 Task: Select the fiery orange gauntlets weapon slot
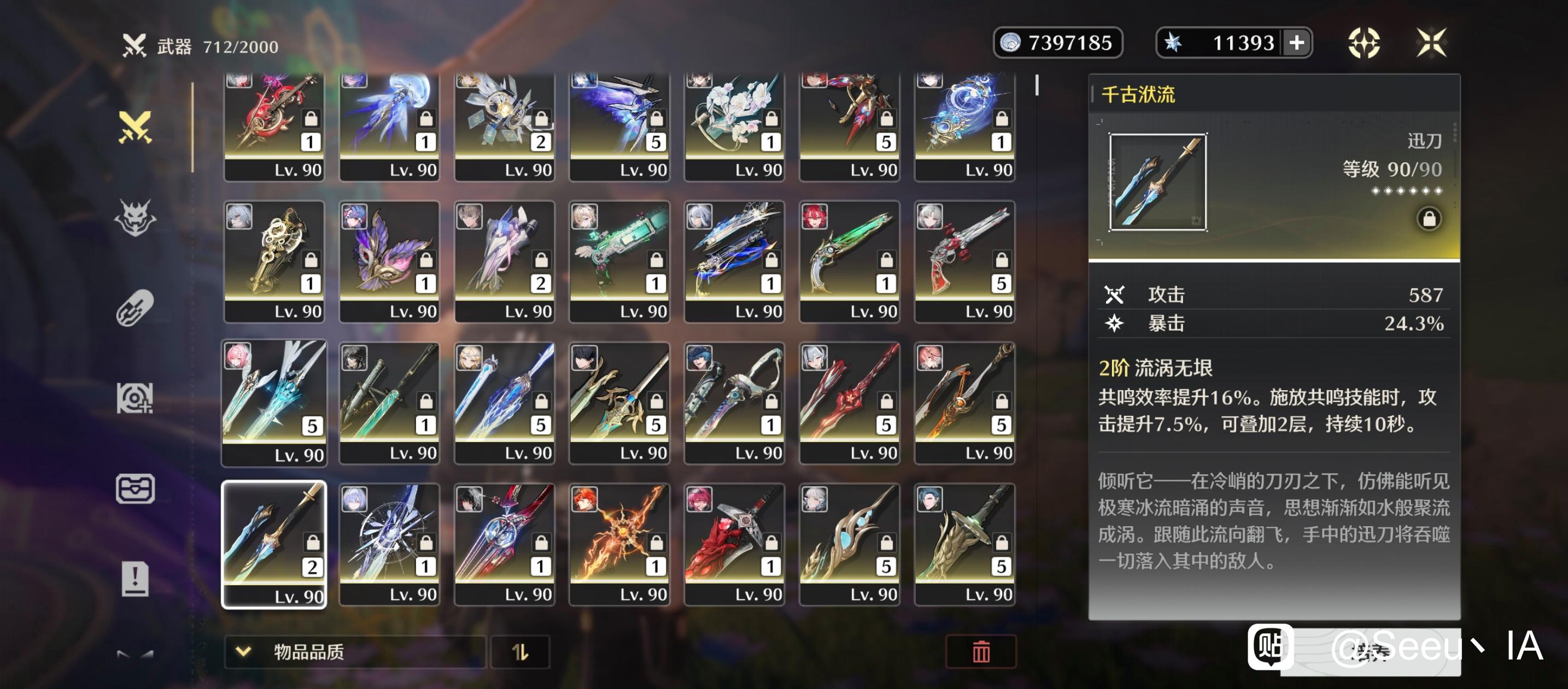coord(619,544)
